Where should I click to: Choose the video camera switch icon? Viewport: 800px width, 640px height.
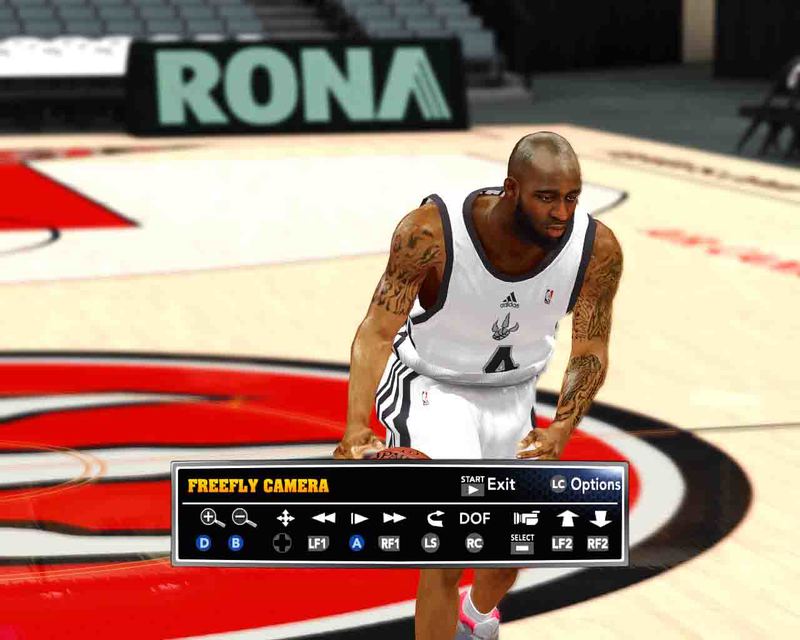(x=525, y=518)
